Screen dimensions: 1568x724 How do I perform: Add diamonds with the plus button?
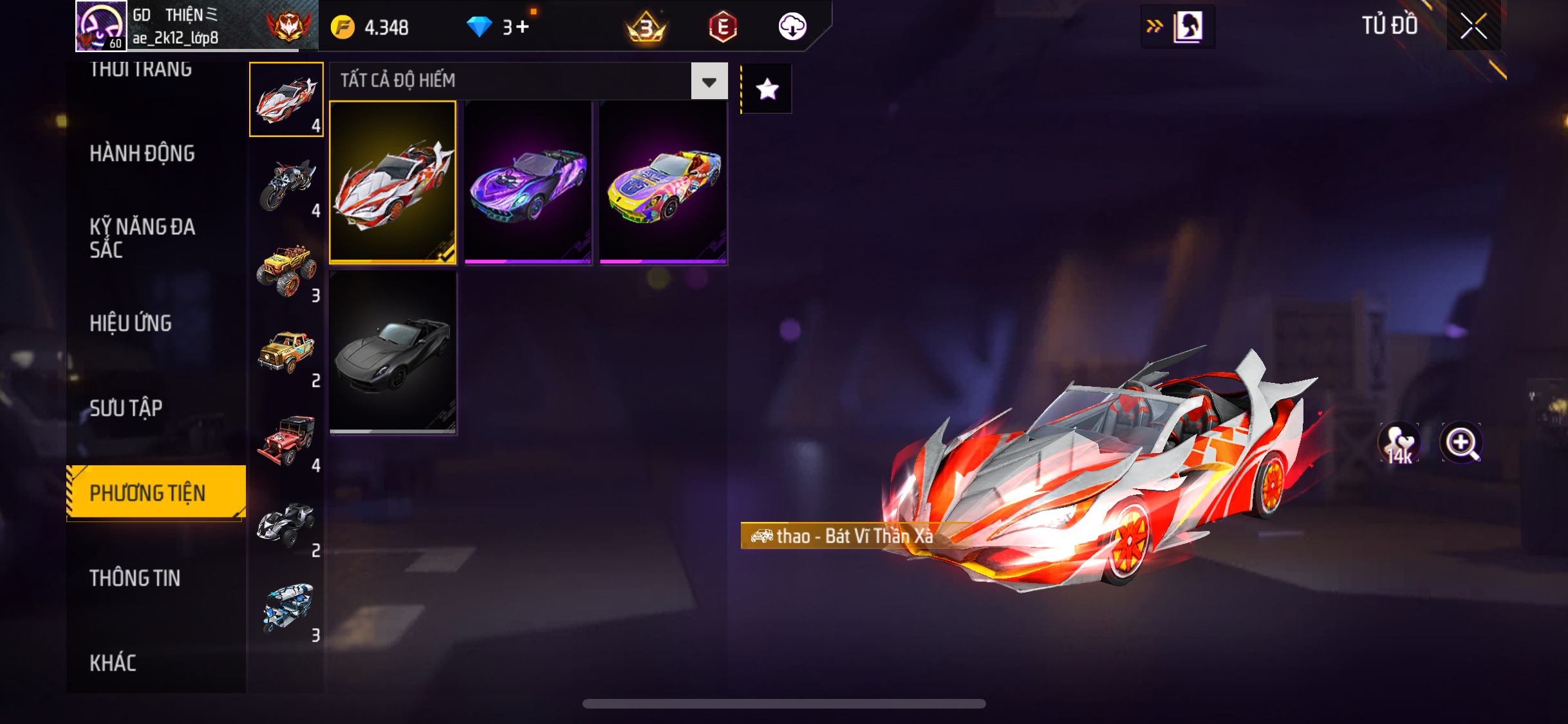coord(523,27)
